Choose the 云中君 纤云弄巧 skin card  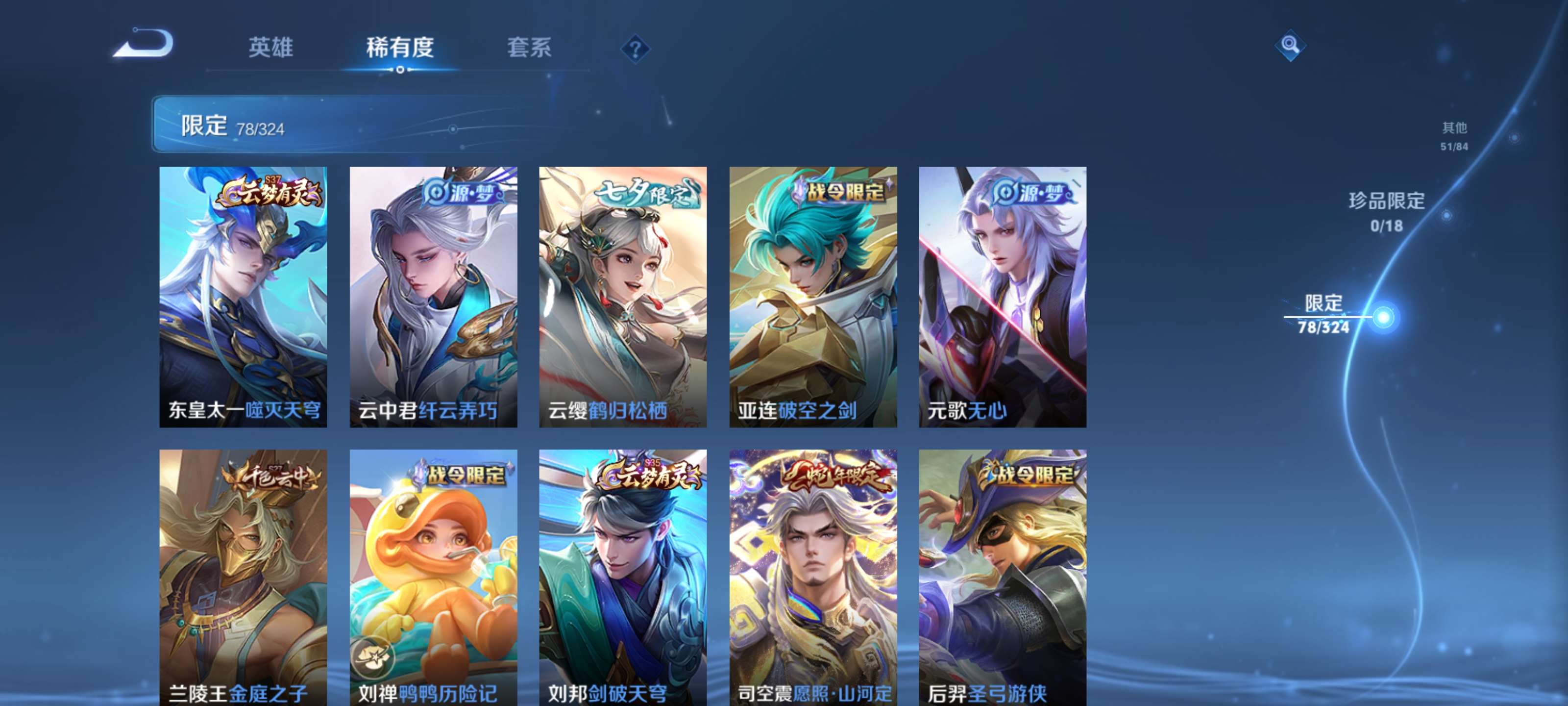click(433, 297)
